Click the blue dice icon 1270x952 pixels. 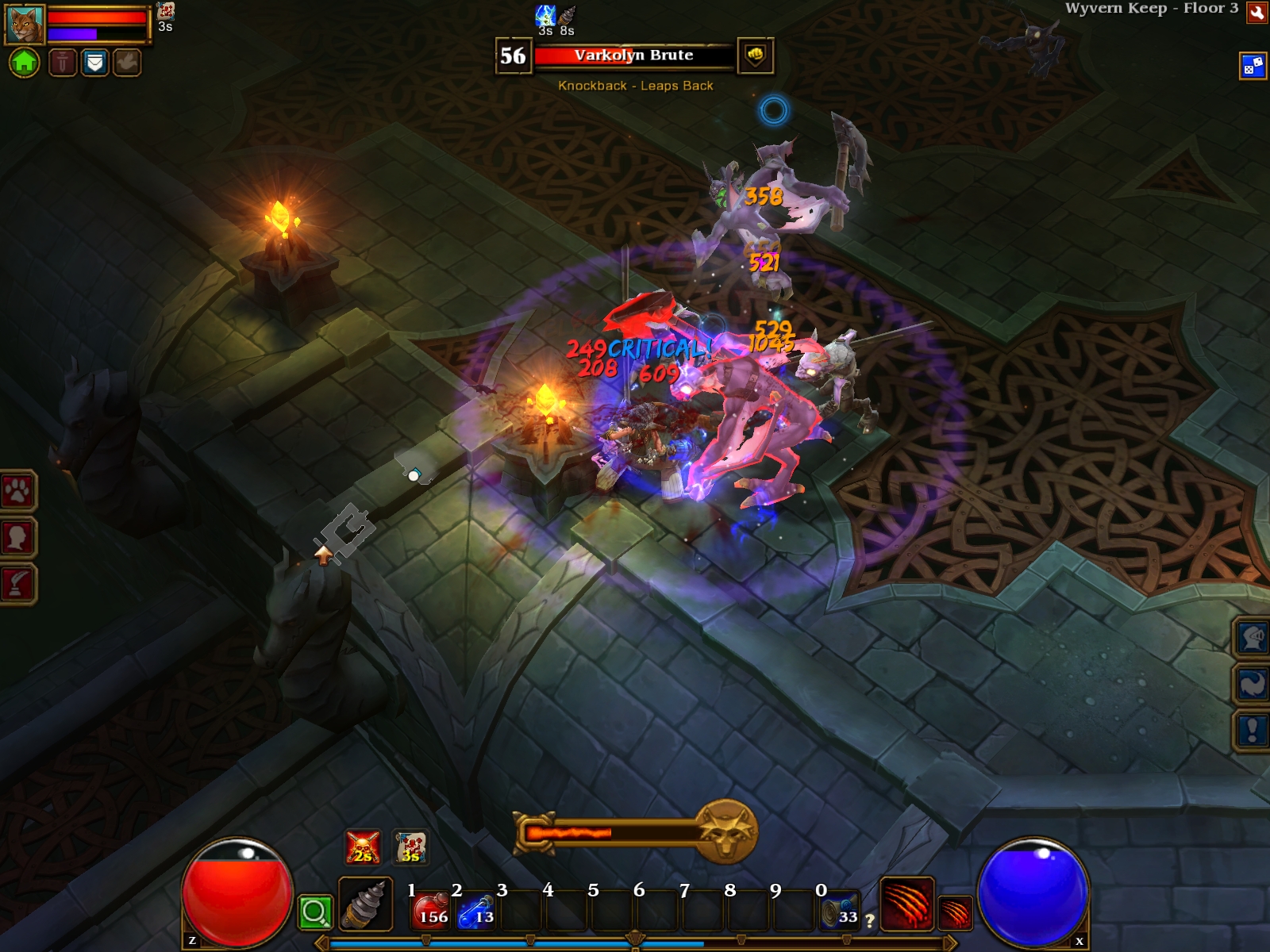[x=1253, y=66]
